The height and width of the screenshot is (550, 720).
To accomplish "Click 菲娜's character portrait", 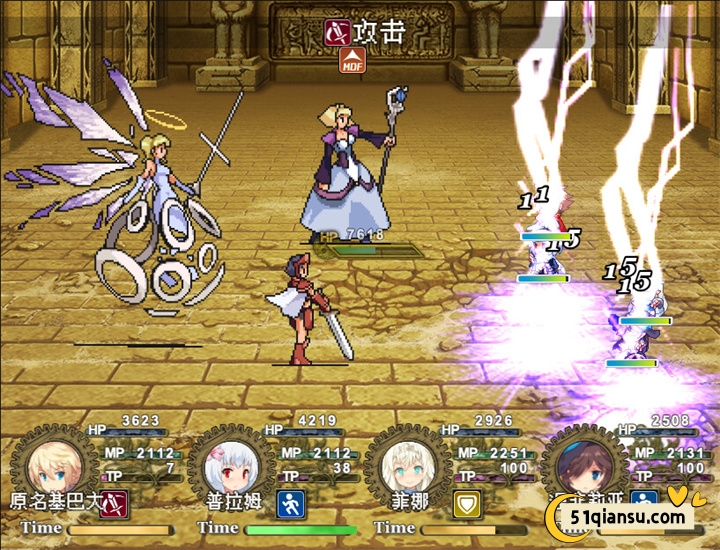I will (x=403, y=466).
